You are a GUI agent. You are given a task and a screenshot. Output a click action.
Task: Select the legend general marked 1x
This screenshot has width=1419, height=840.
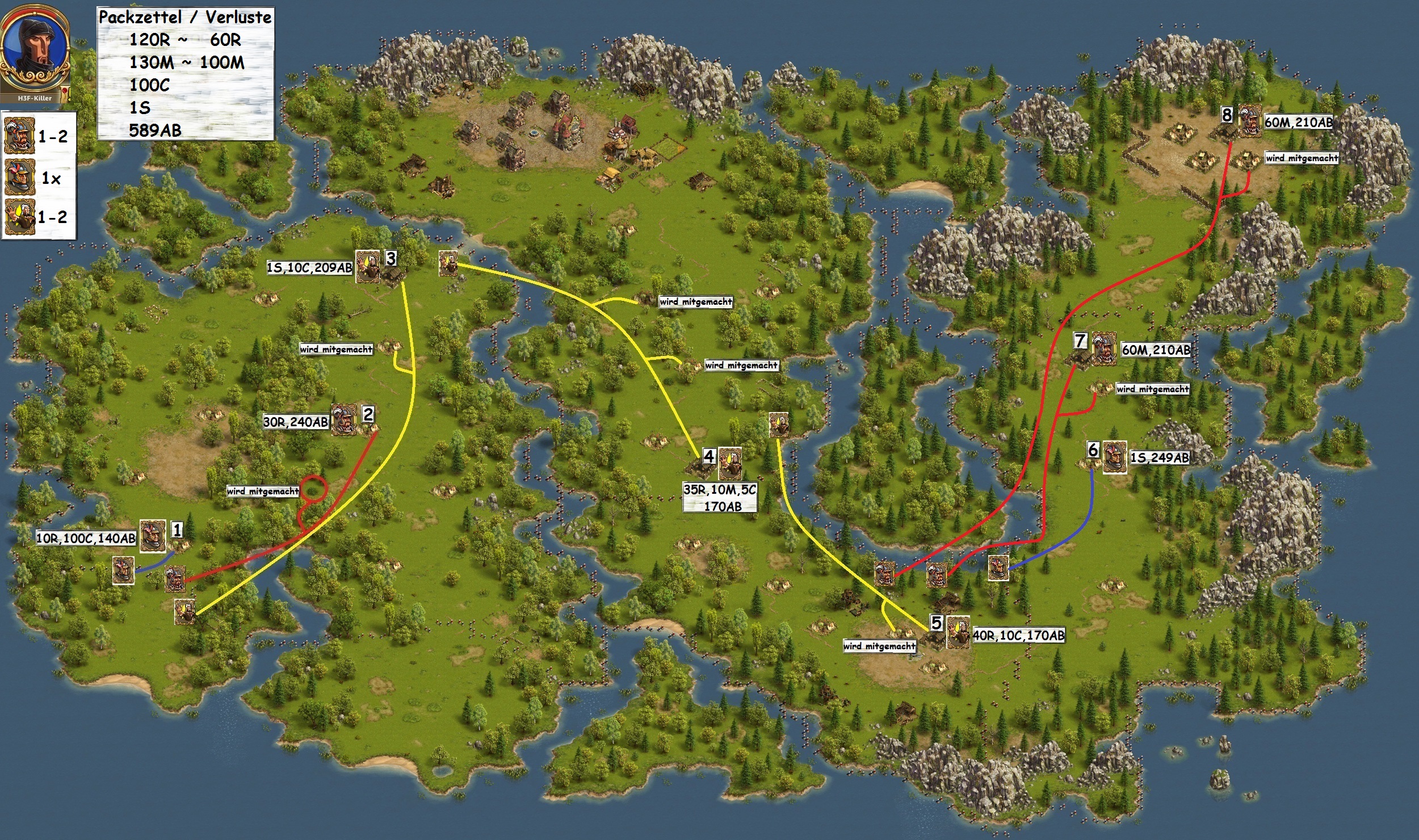(x=20, y=178)
